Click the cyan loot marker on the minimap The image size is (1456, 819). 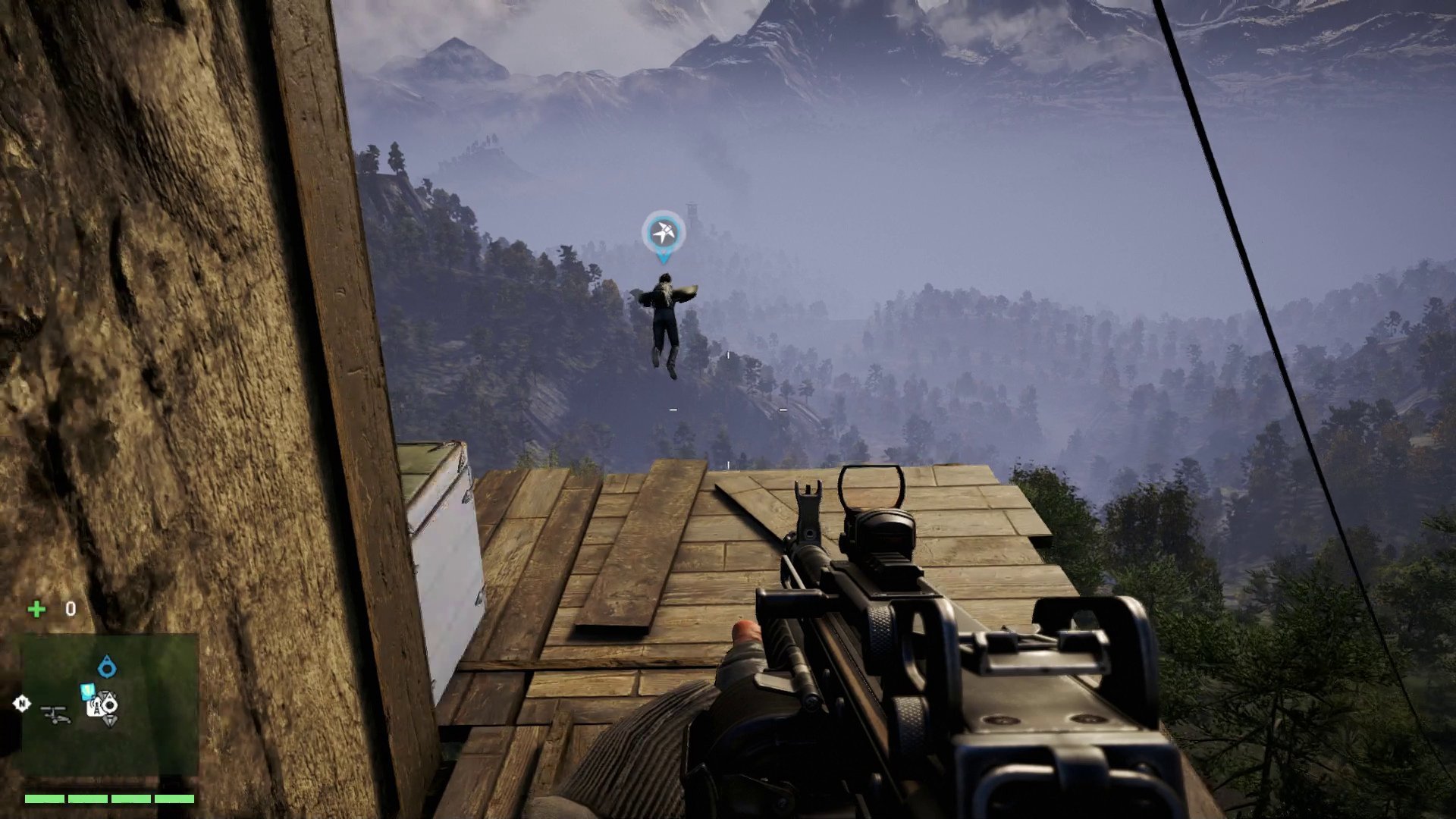87,691
